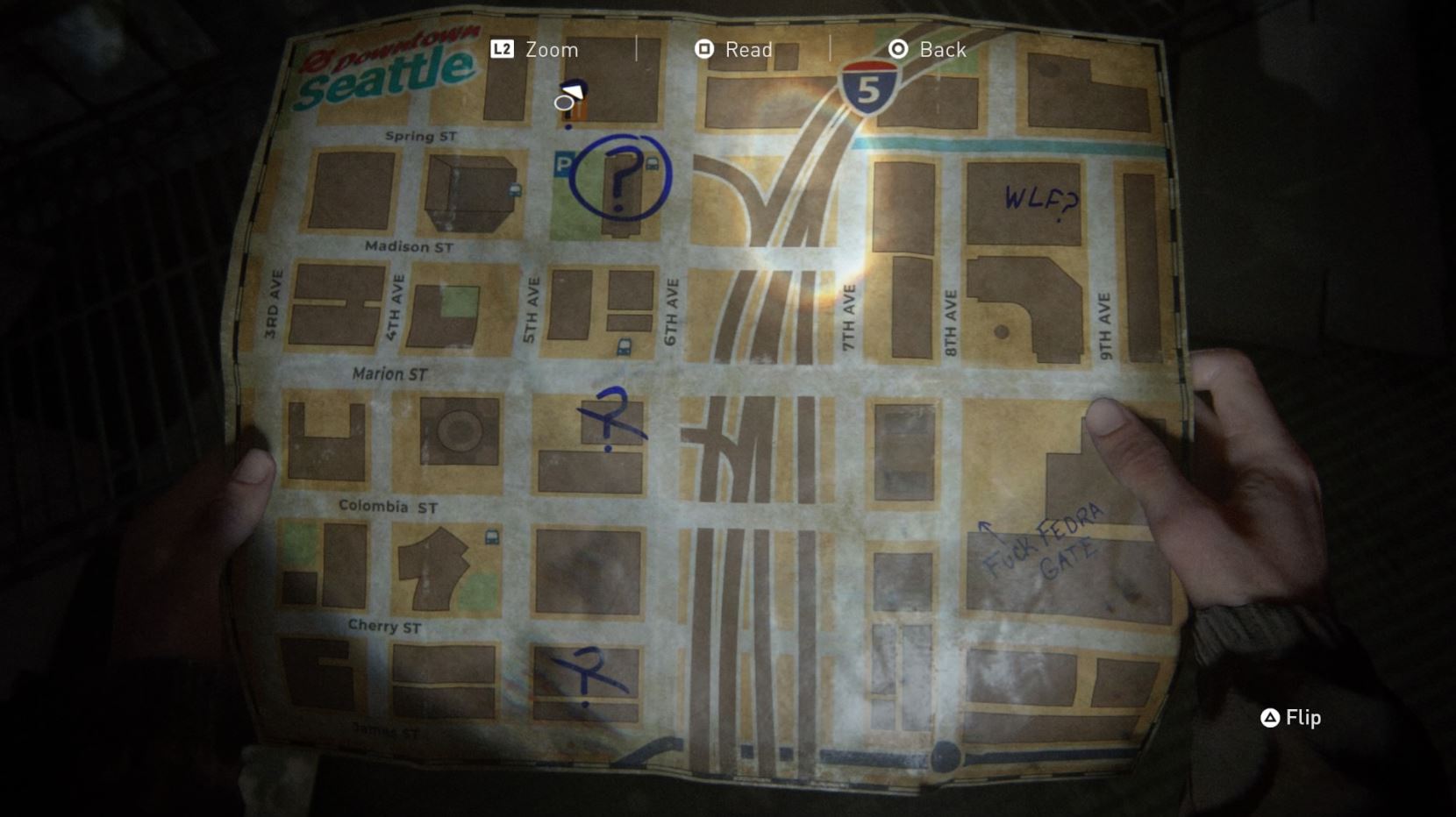Click the triangle Flip button icon
This screenshot has width=1456, height=817.
1270,718
